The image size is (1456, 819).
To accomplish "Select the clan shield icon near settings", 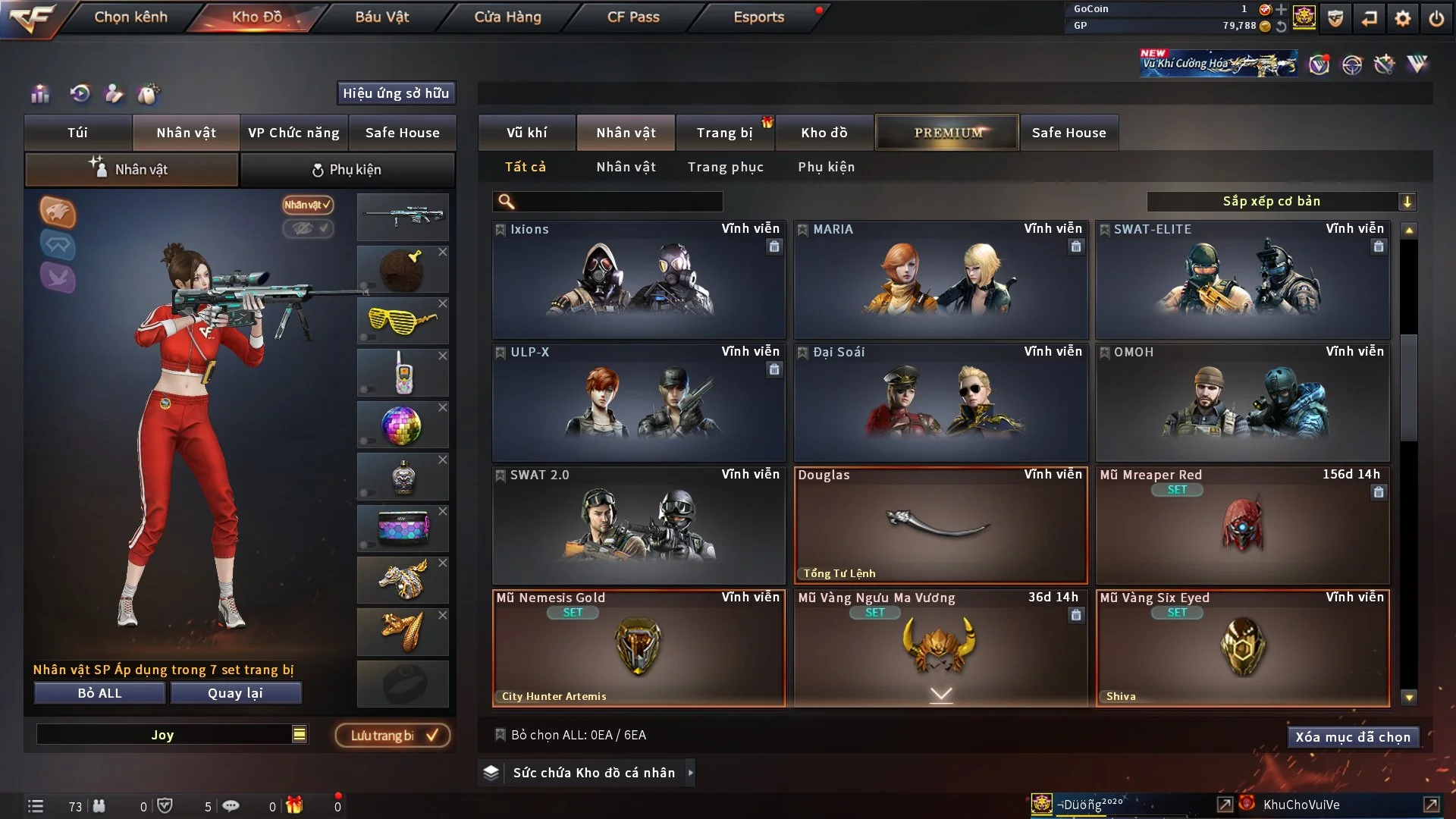I will point(1336,17).
